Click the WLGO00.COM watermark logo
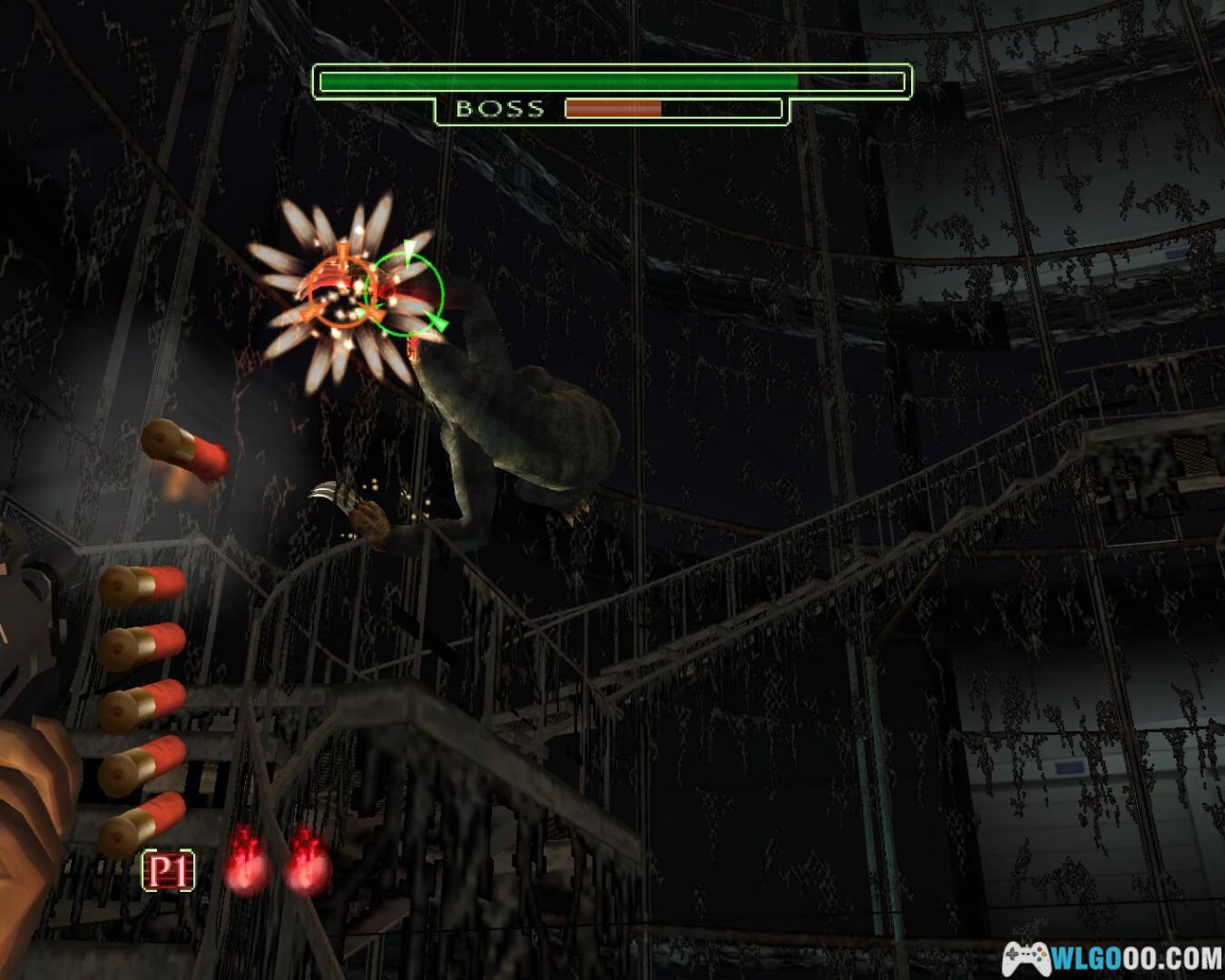Viewport: 1225px width, 980px height. click(1112, 957)
